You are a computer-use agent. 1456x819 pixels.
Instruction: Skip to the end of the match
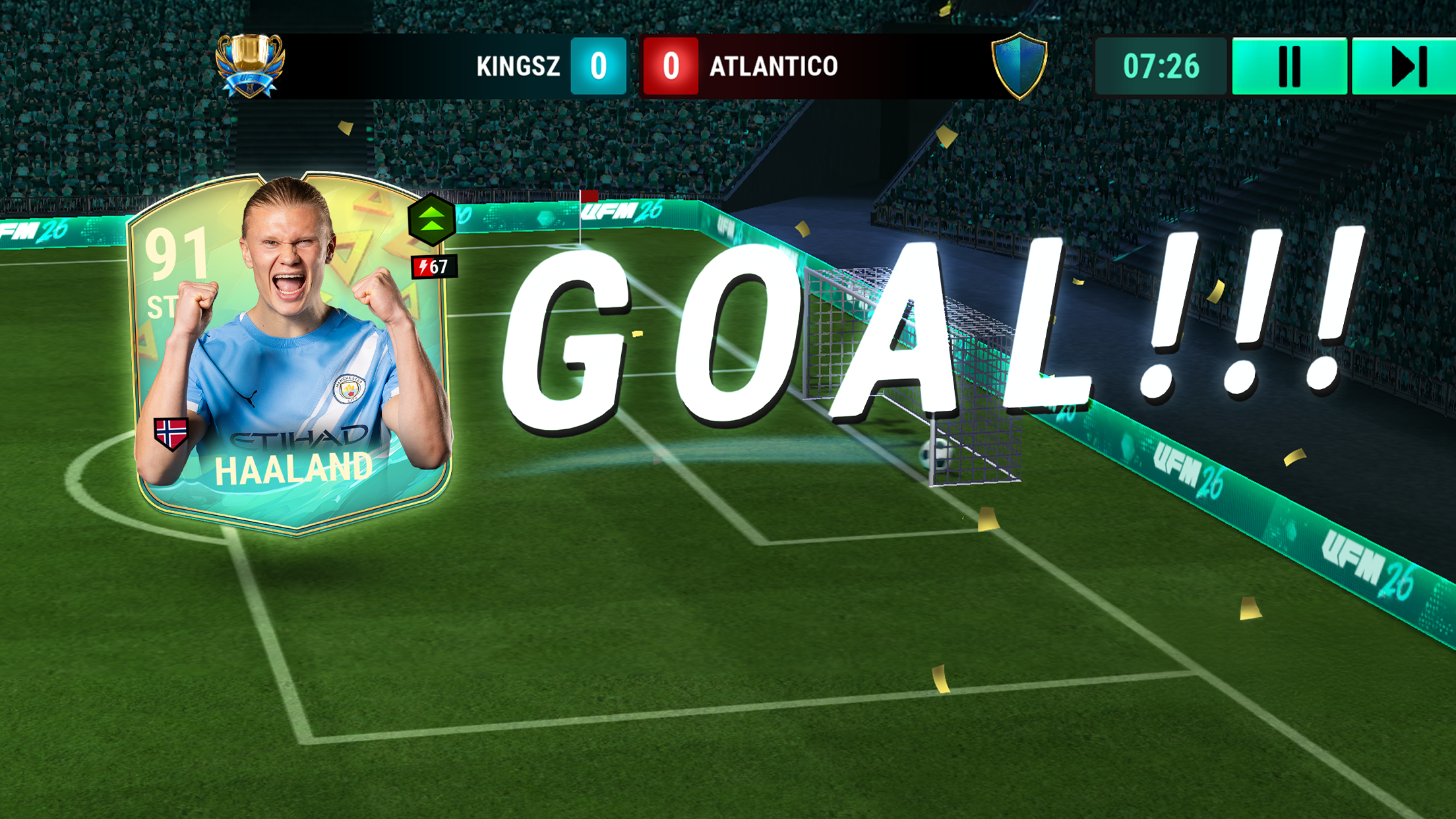[x=1405, y=66]
